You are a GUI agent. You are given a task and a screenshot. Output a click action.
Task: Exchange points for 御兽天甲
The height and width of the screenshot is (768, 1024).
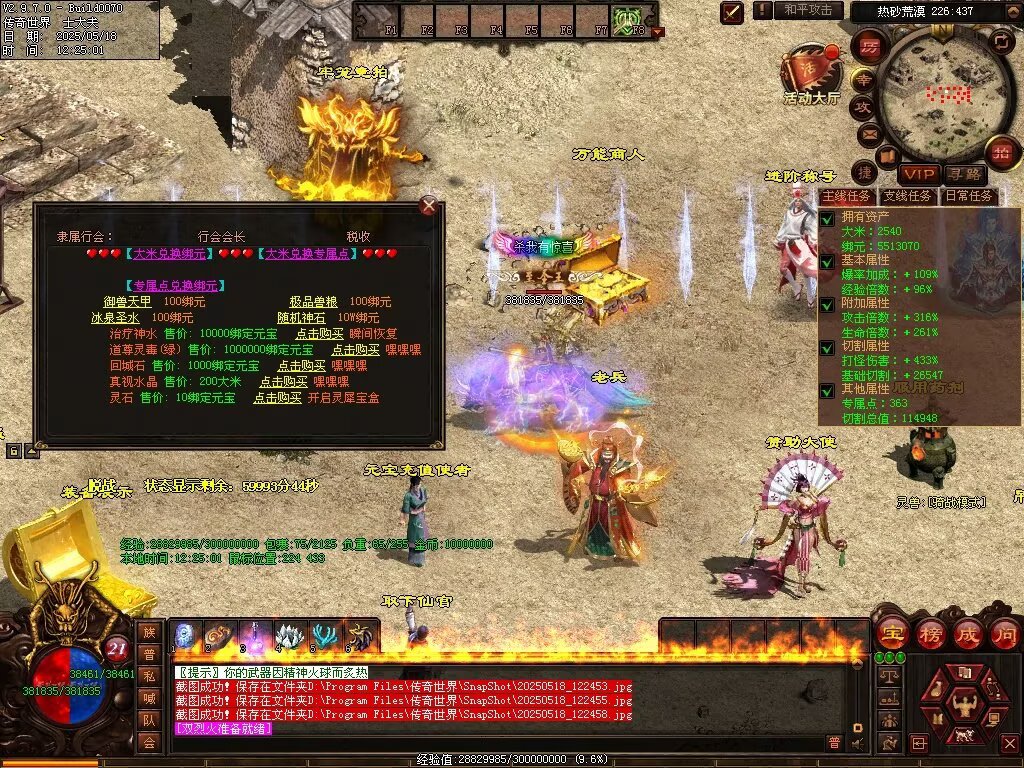point(128,302)
